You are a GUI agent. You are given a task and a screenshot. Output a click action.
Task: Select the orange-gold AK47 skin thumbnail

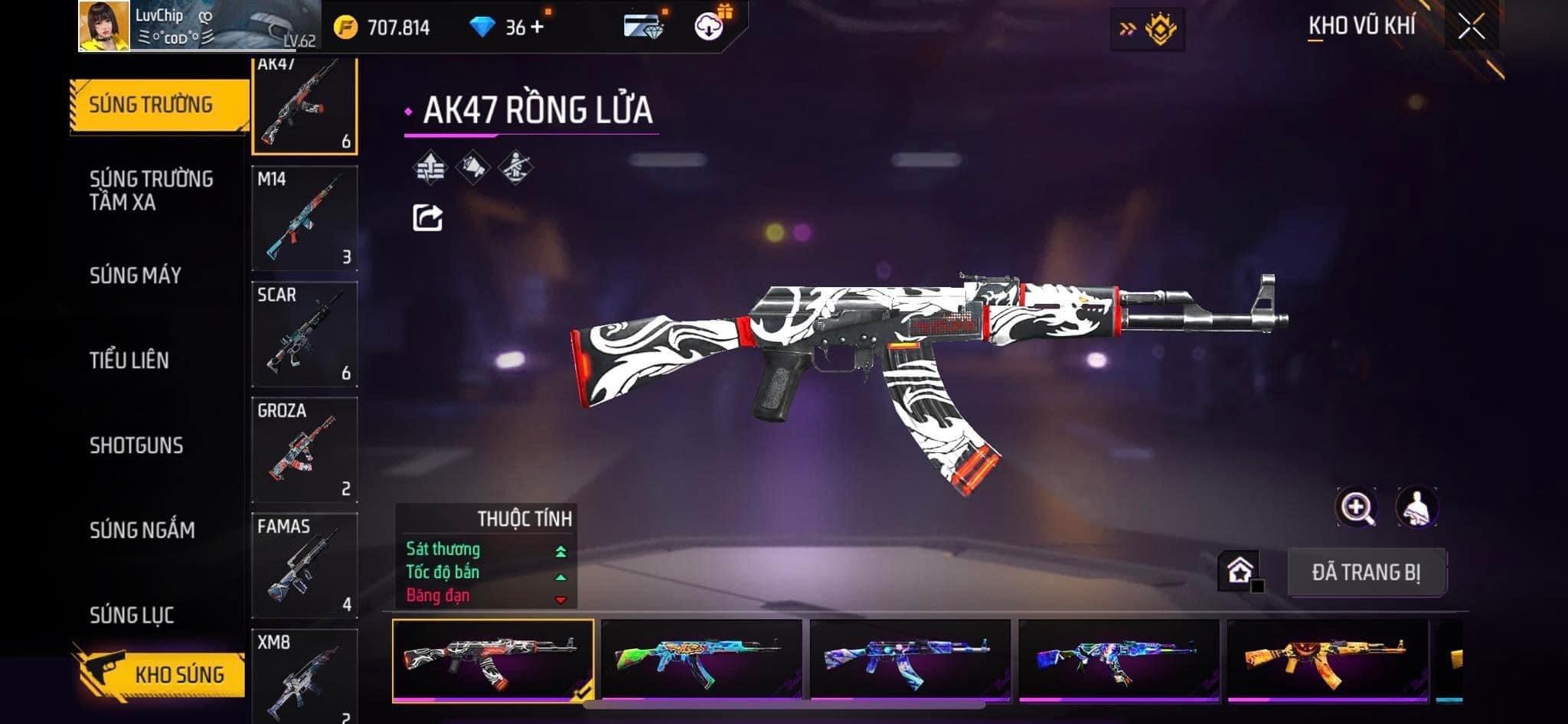click(1328, 660)
